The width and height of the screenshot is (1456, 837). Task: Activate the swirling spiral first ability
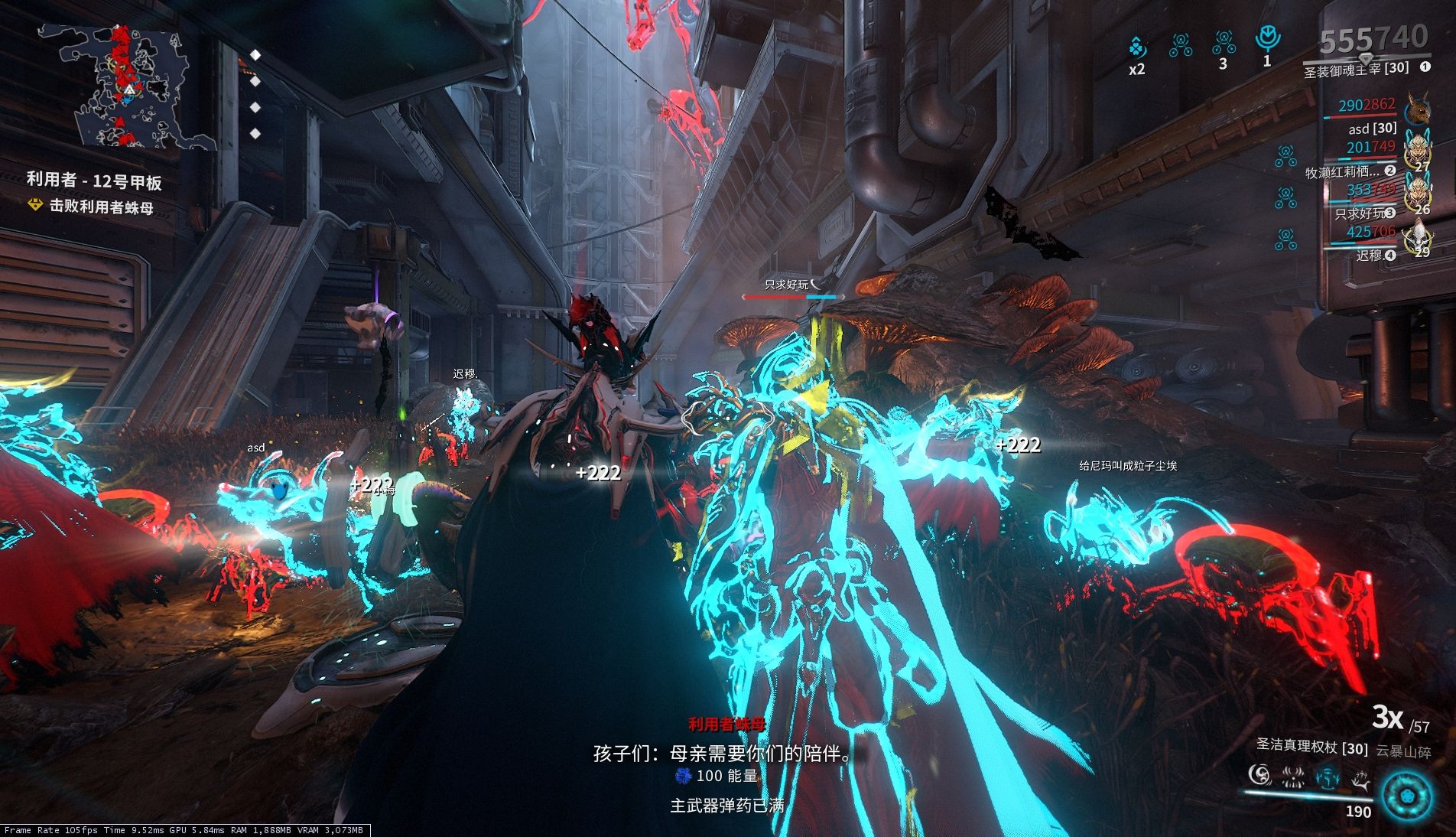1259,776
